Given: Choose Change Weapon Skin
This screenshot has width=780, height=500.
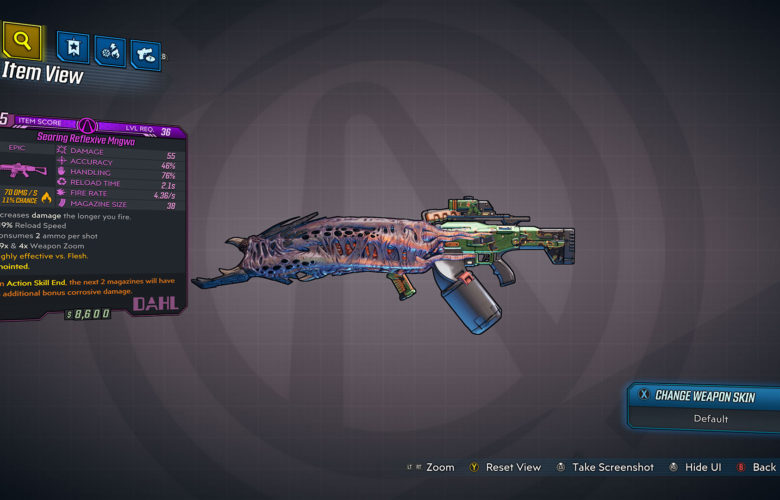Looking at the screenshot, I should pos(705,395).
